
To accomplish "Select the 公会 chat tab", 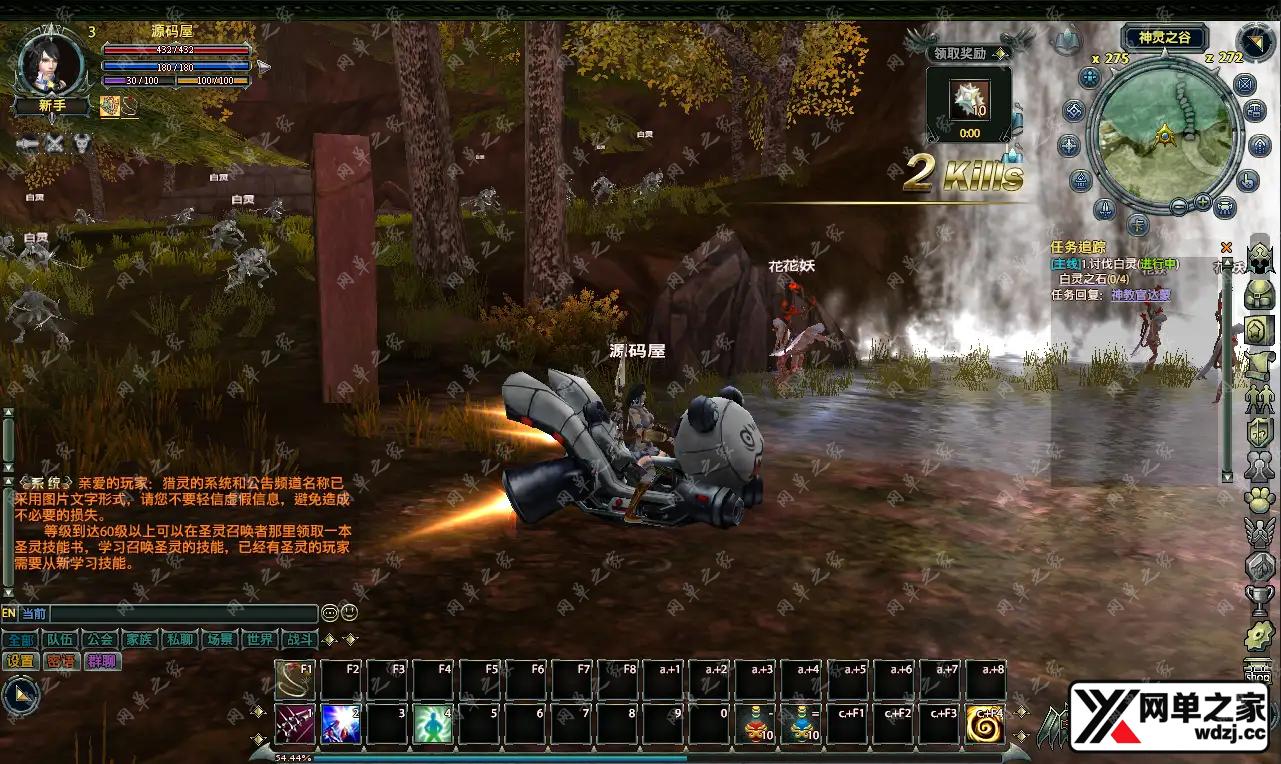I will pyautogui.click(x=99, y=639).
